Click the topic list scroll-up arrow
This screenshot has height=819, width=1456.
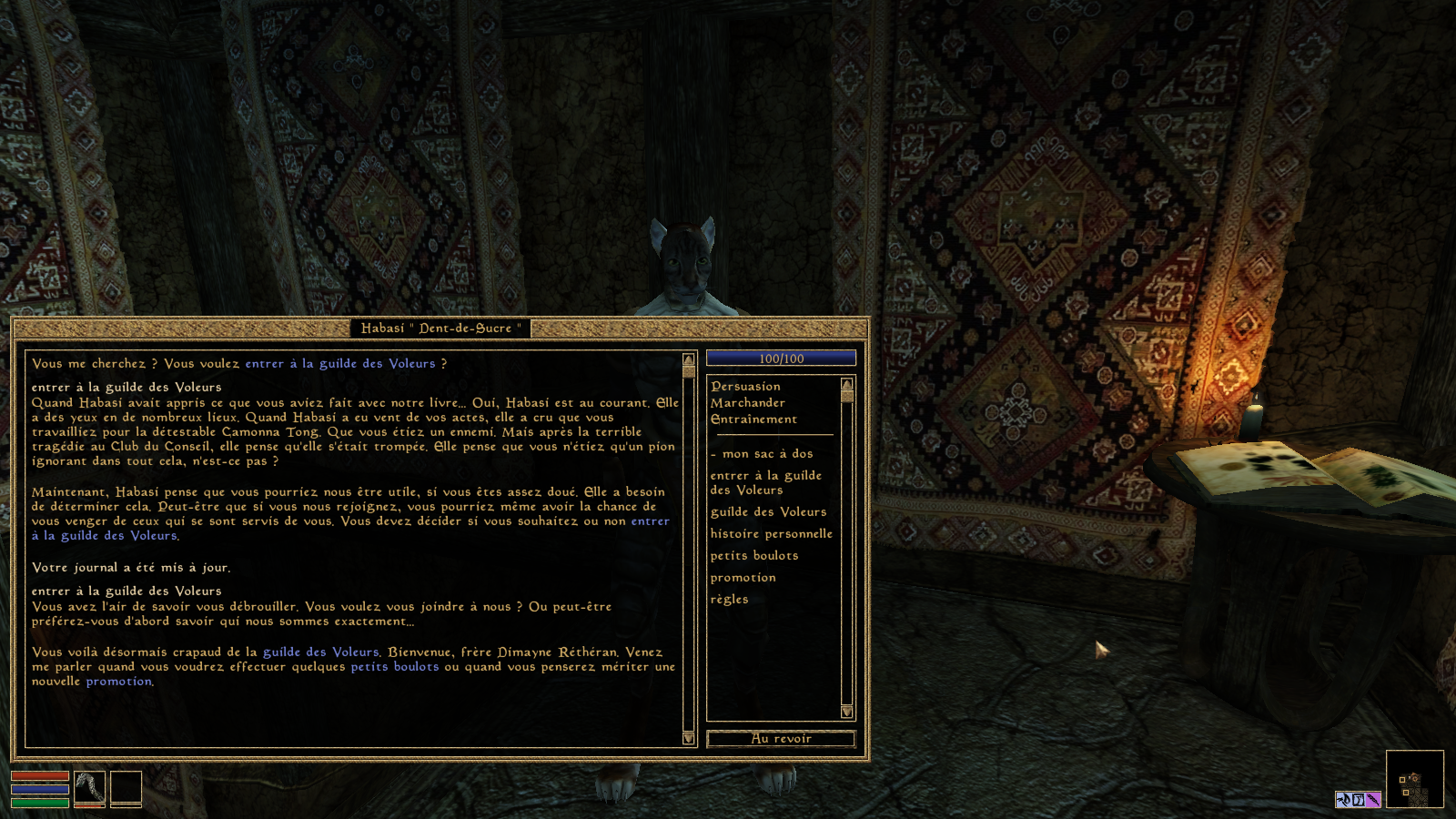pyautogui.click(x=847, y=384)
